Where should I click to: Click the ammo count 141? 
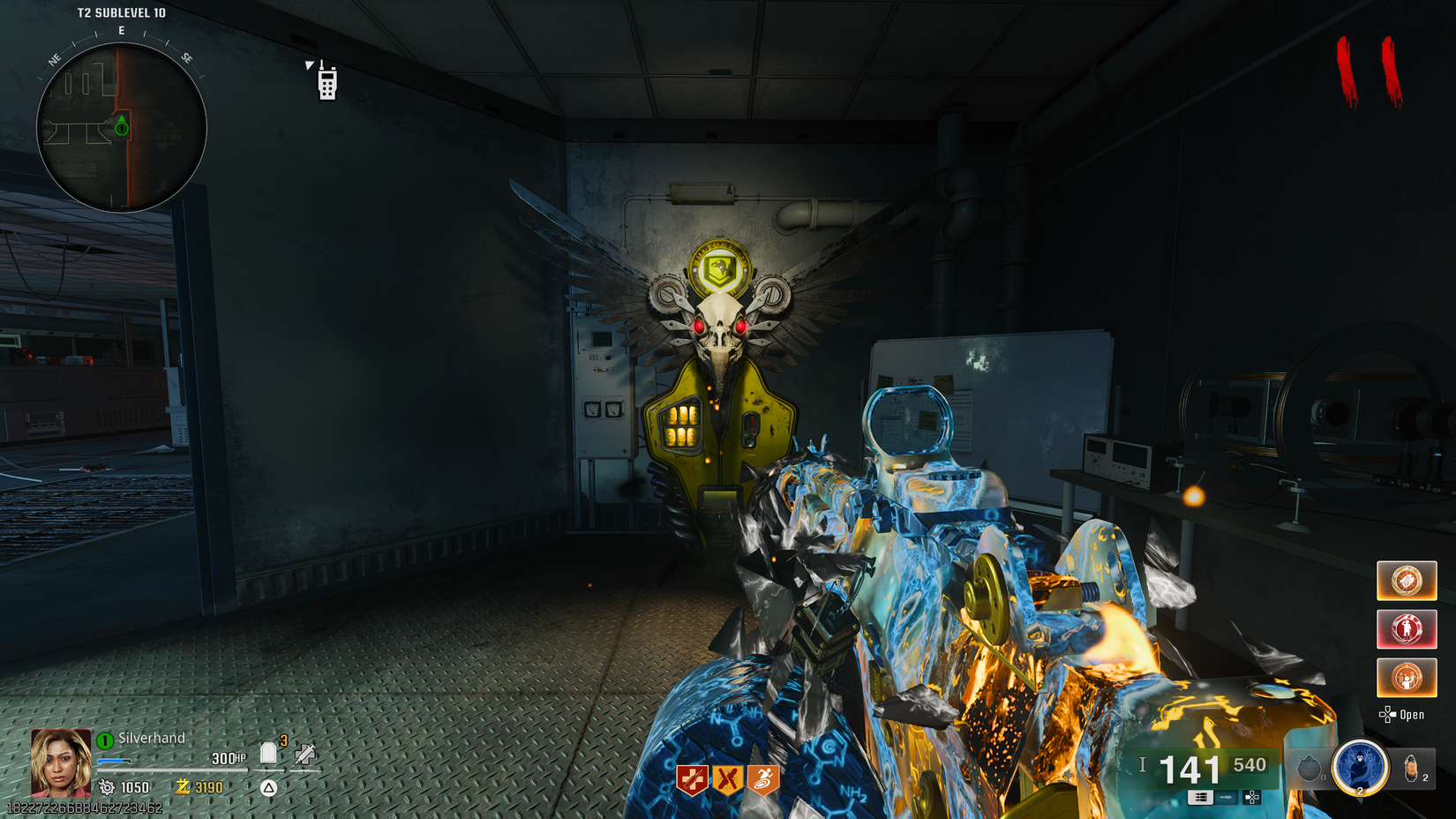coord(1189,769)
